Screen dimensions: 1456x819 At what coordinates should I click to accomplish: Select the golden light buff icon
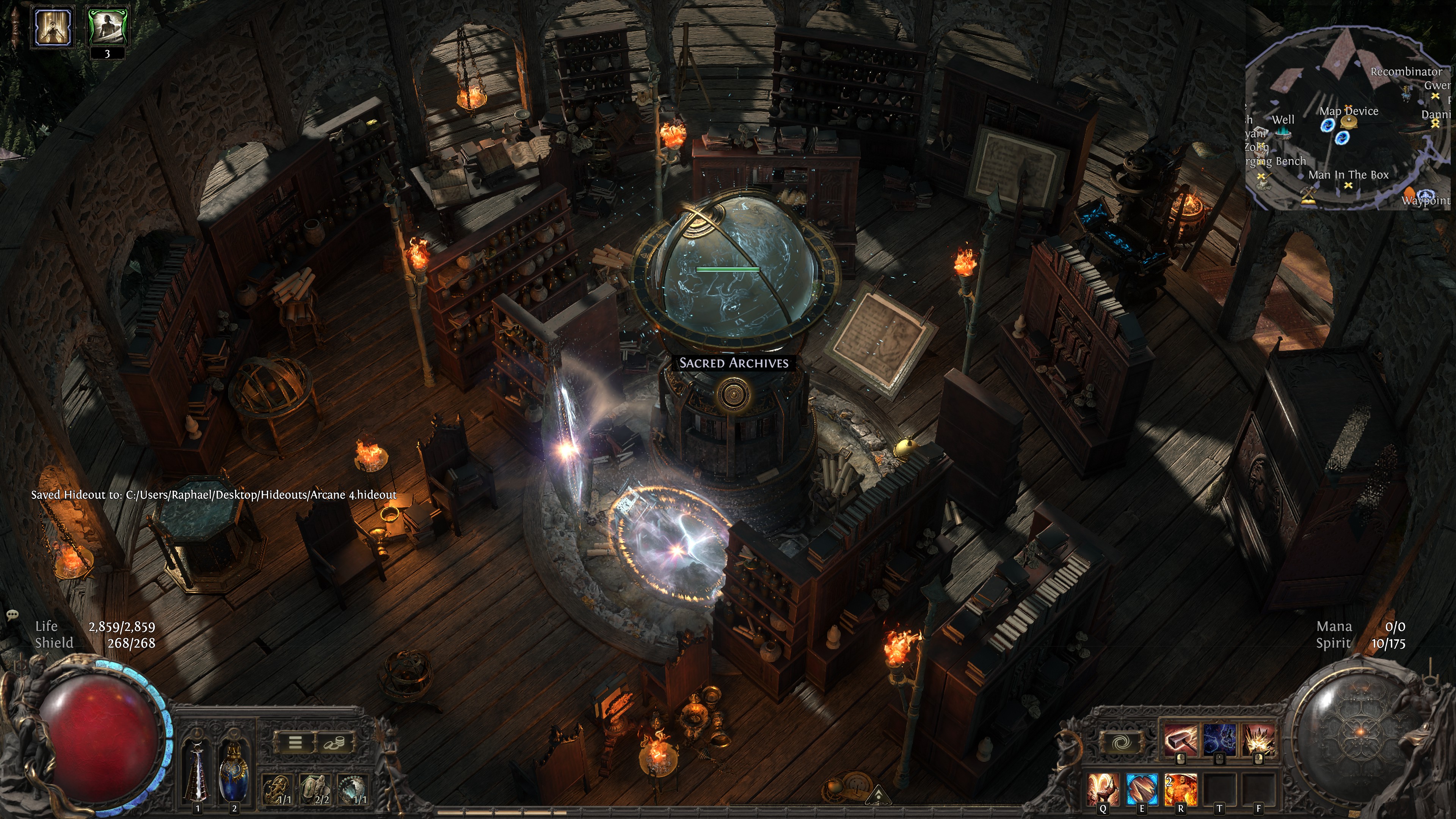53,27
